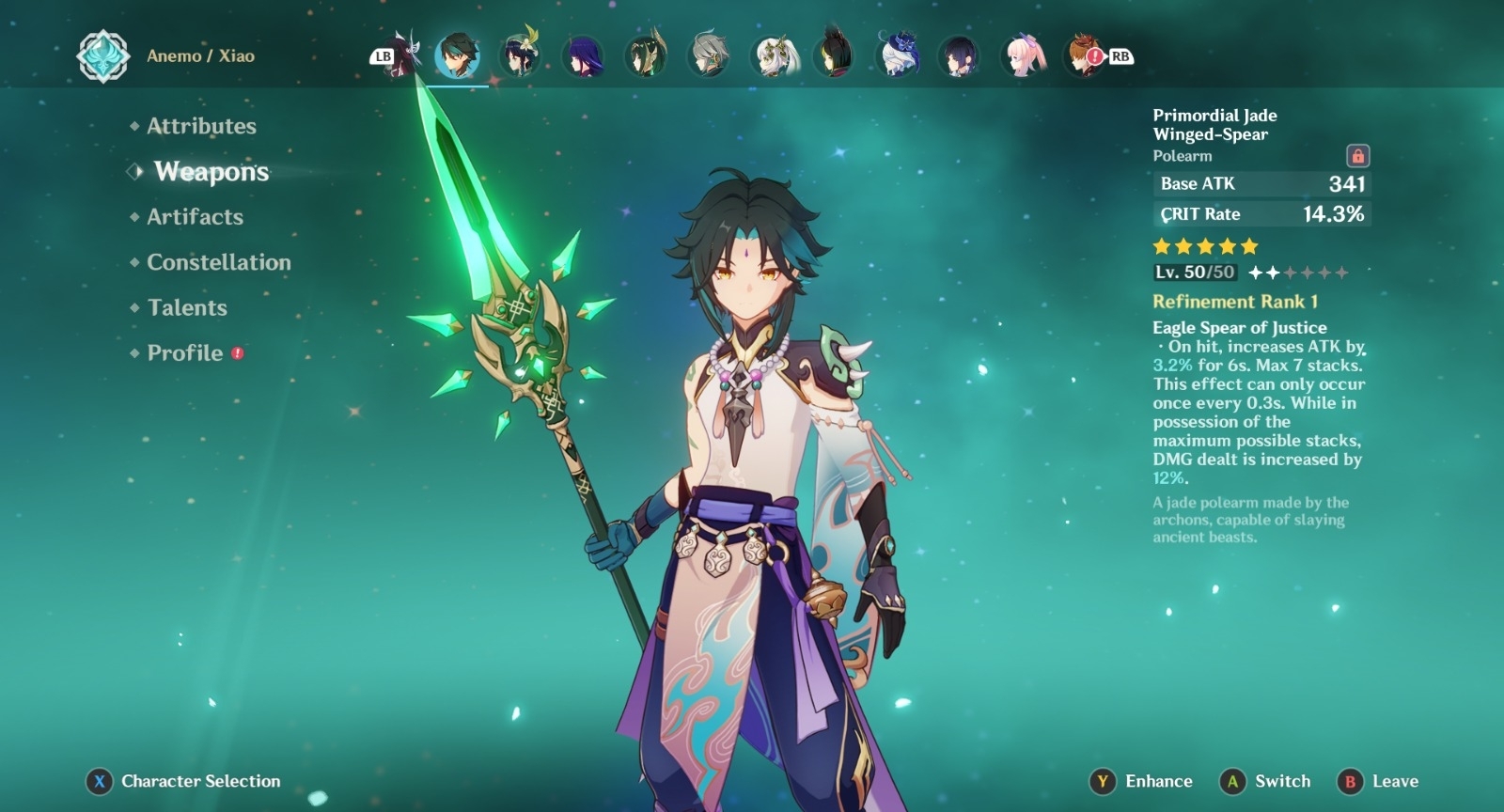
Task: View the Profile entry
Action: [185, 352]
